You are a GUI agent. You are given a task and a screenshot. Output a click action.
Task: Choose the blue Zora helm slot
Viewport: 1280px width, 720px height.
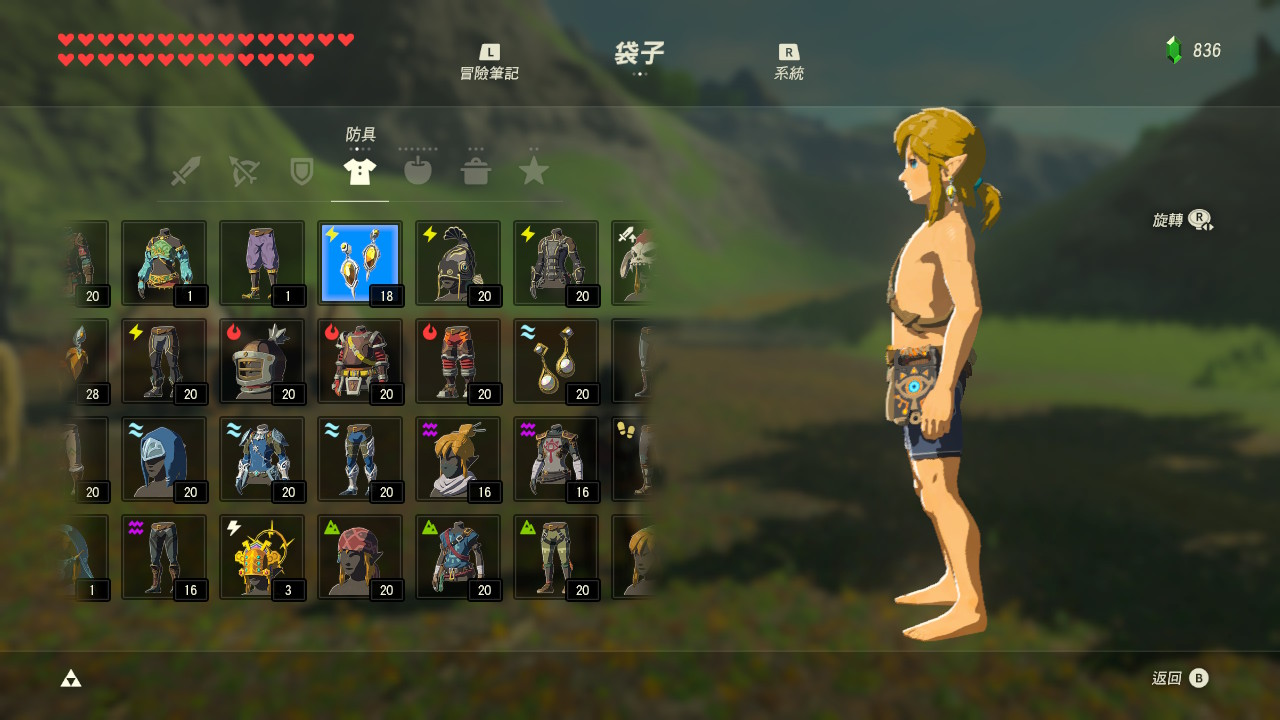(x=164, y=459)
